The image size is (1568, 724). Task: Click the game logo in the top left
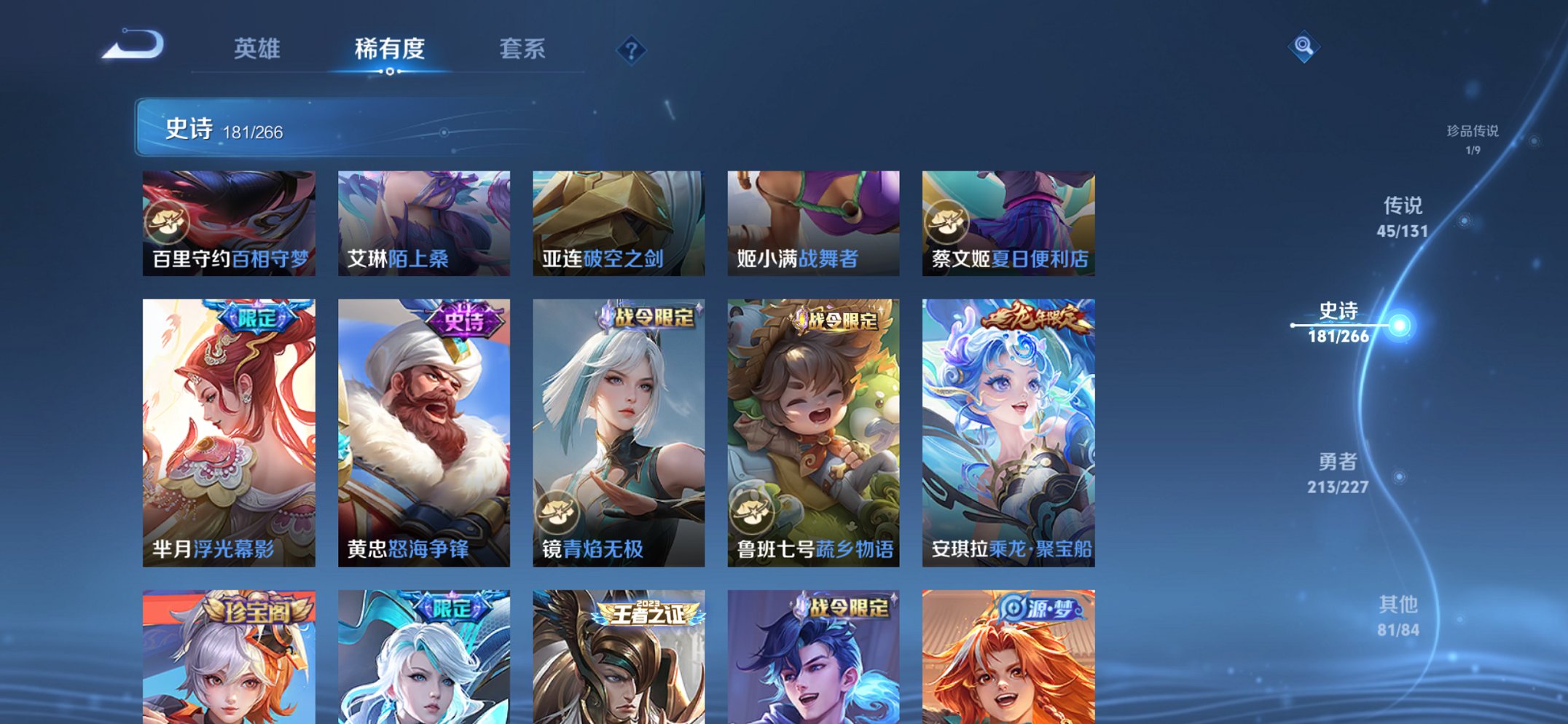tap(131, 44)
